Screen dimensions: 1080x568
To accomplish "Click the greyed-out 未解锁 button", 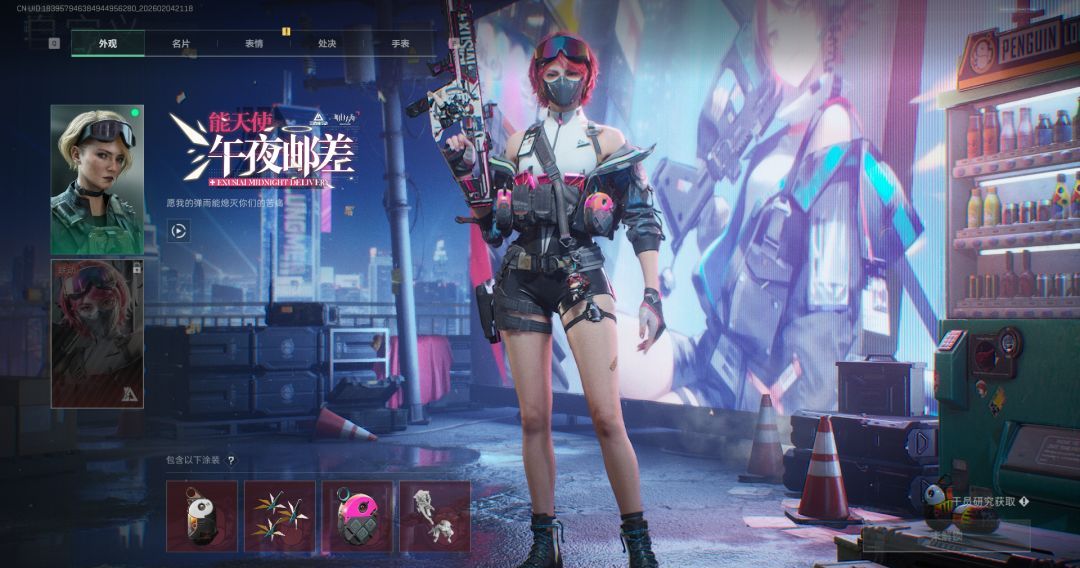I will coord(945,536).
